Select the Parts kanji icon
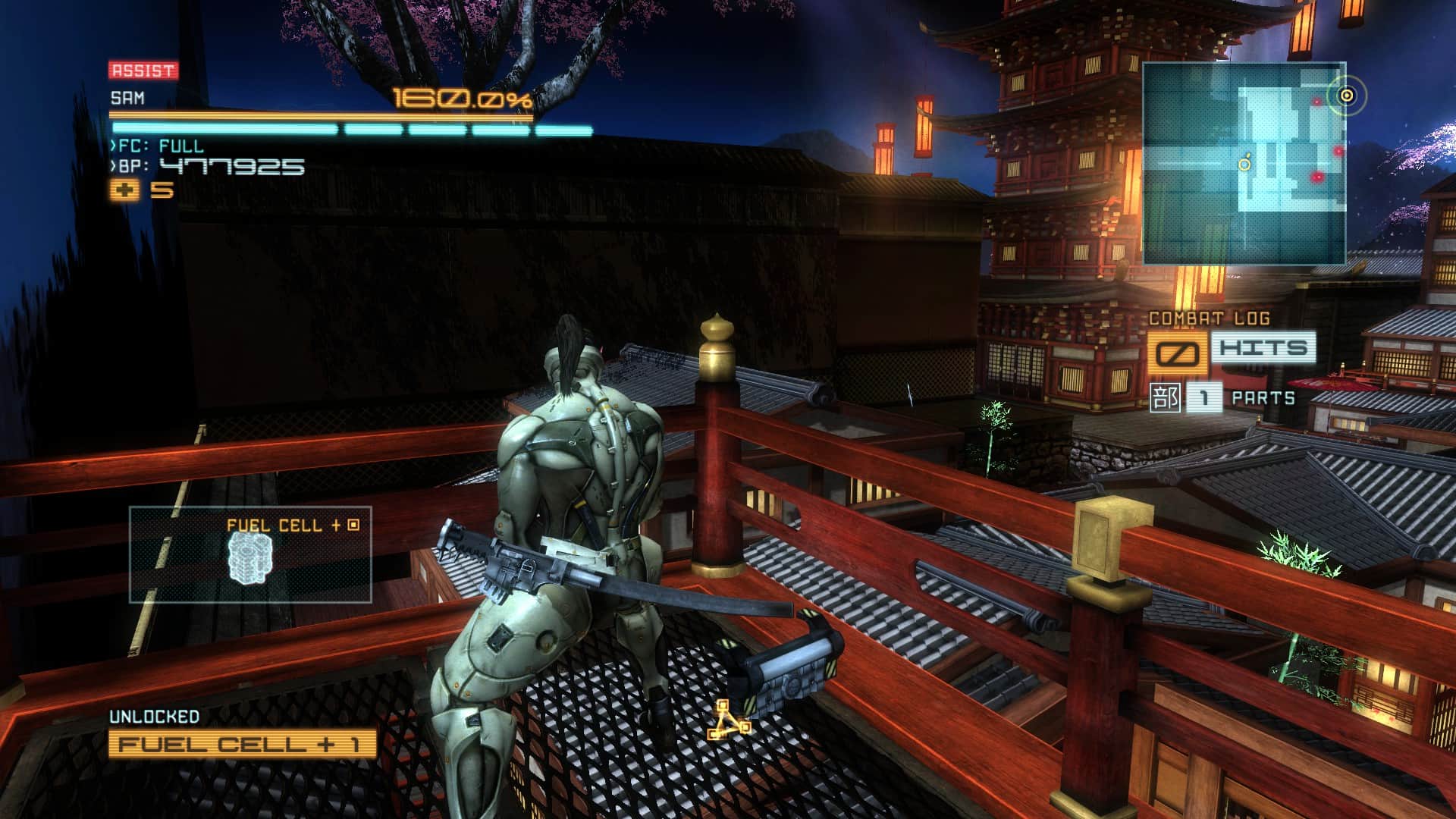This screenshot has height=819, width=1456. point(1164,397)
